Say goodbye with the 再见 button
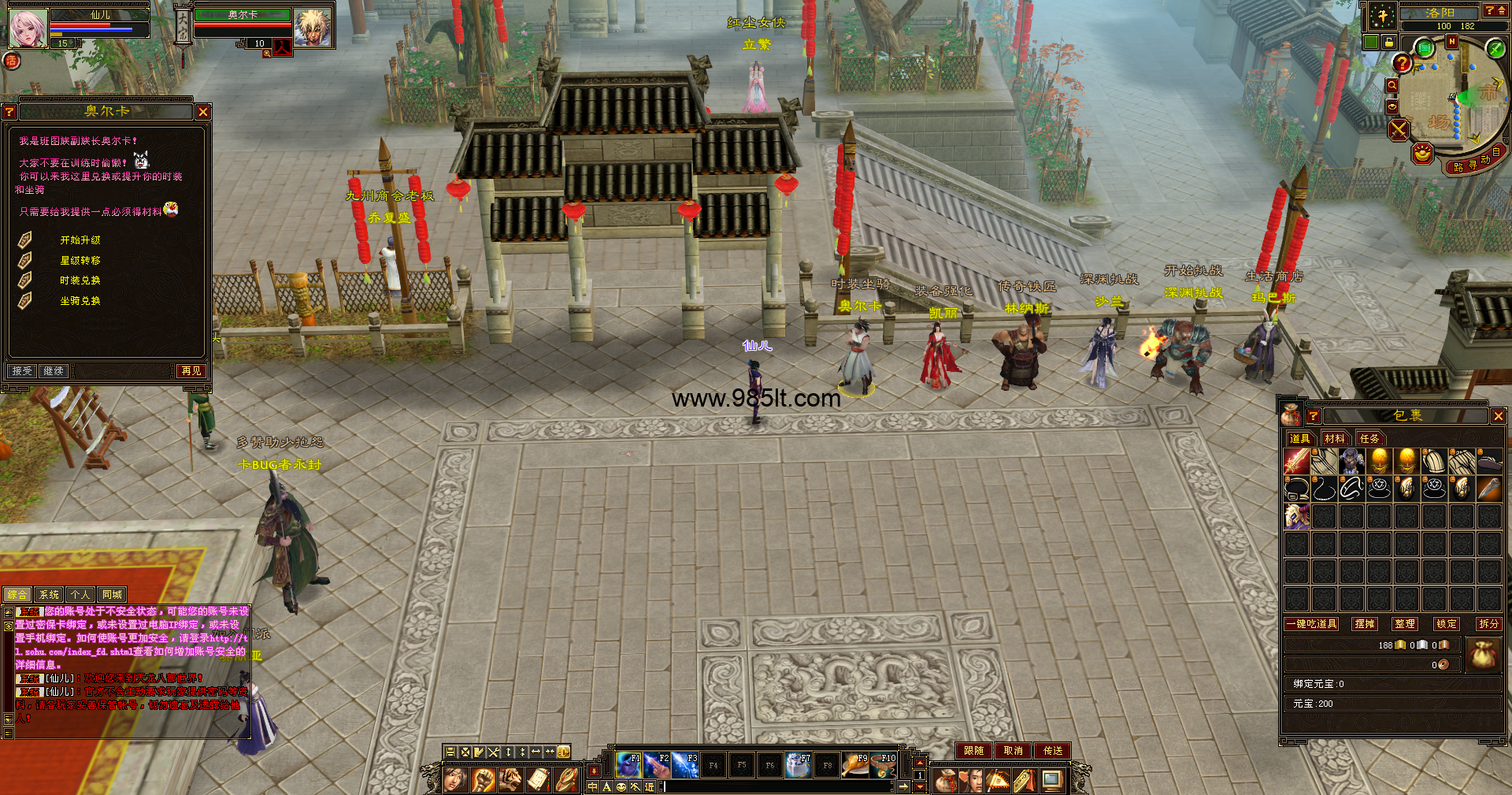Screen dimensions: 1512x795 [191, 371]
